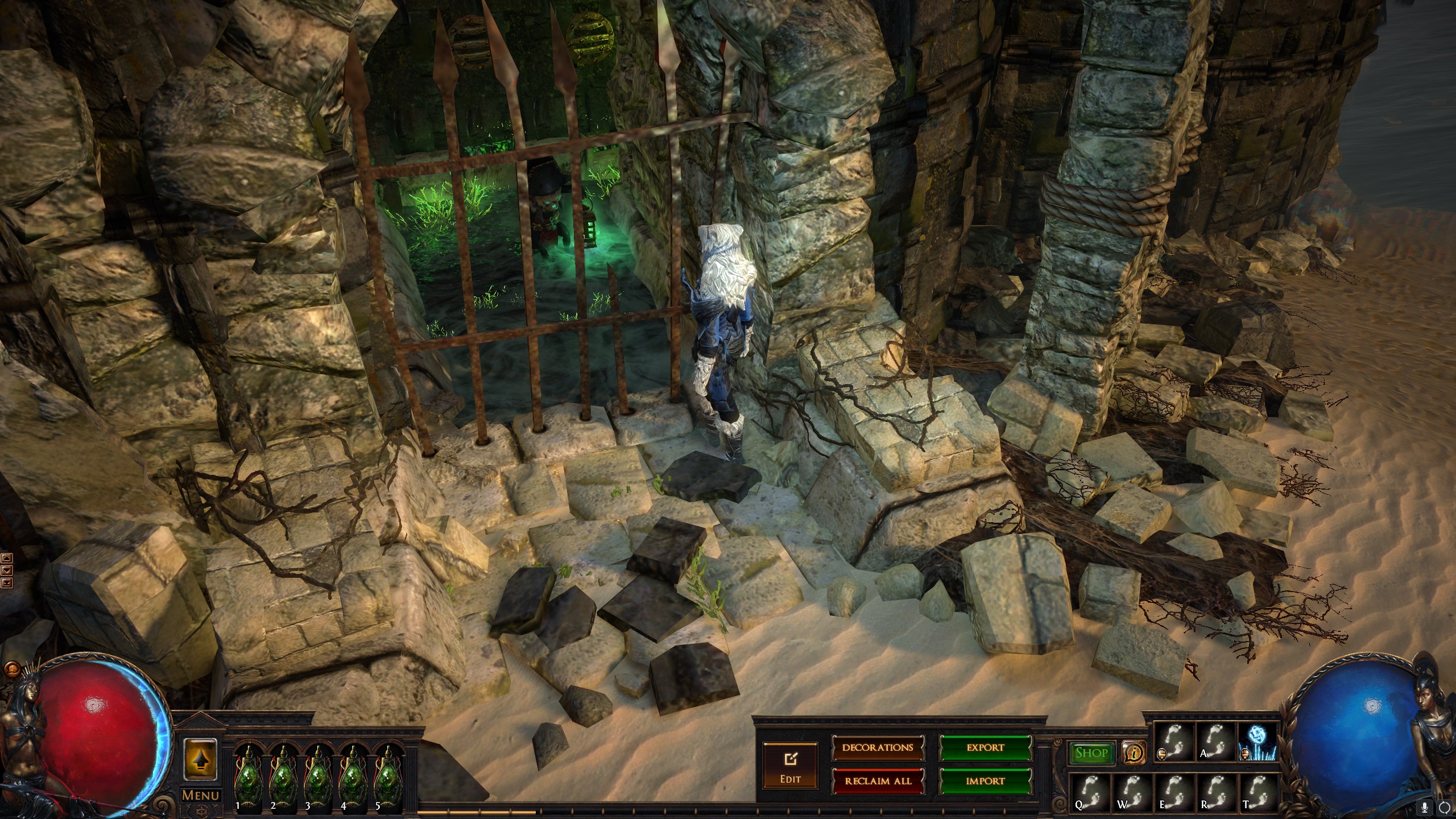Click the gold level-up arrow icon
Image resolution: width=1456 pixels, height=819 pixels.
pos(200,759)
